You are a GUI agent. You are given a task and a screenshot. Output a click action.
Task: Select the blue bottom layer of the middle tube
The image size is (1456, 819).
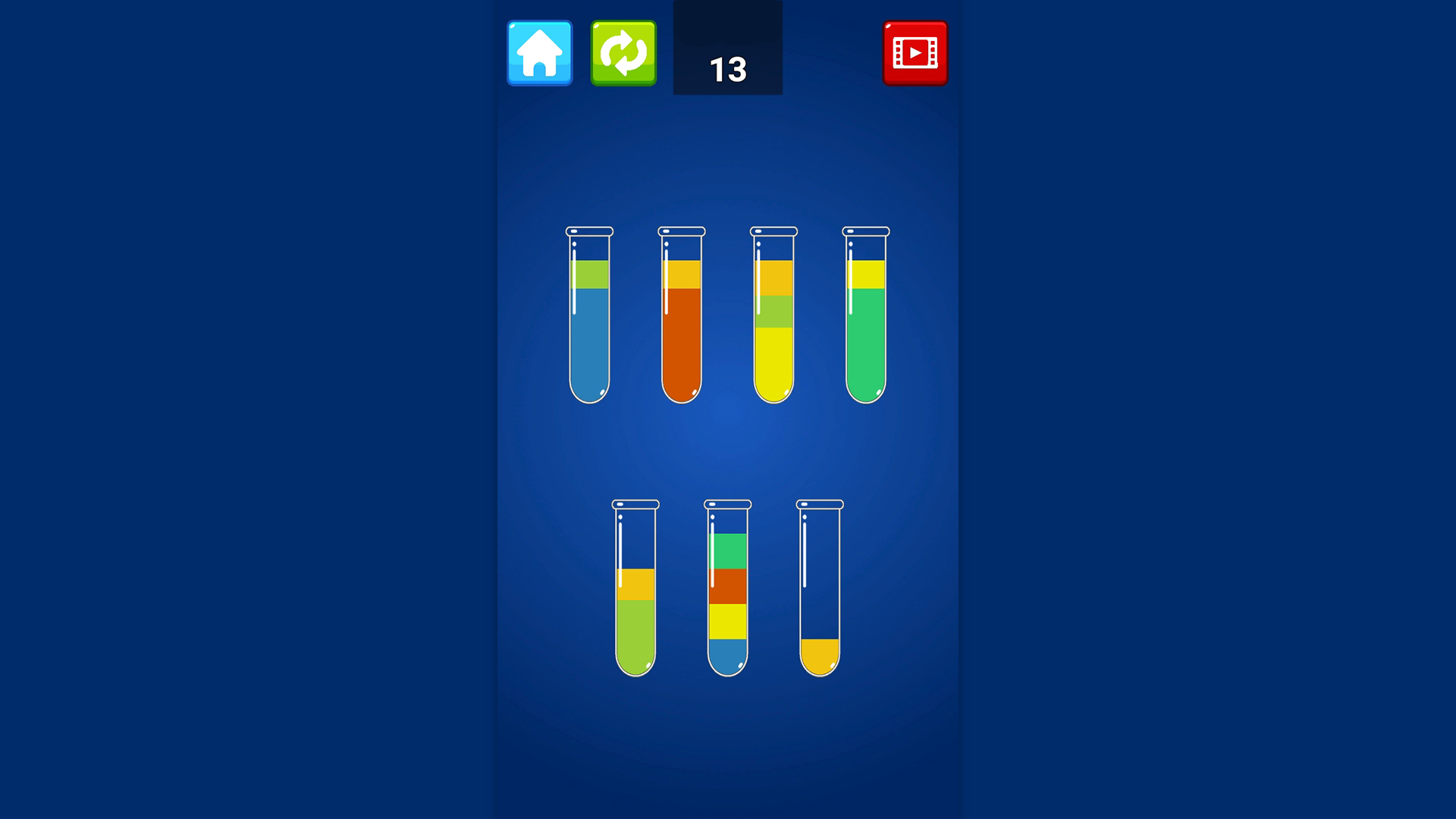(727, 656)
